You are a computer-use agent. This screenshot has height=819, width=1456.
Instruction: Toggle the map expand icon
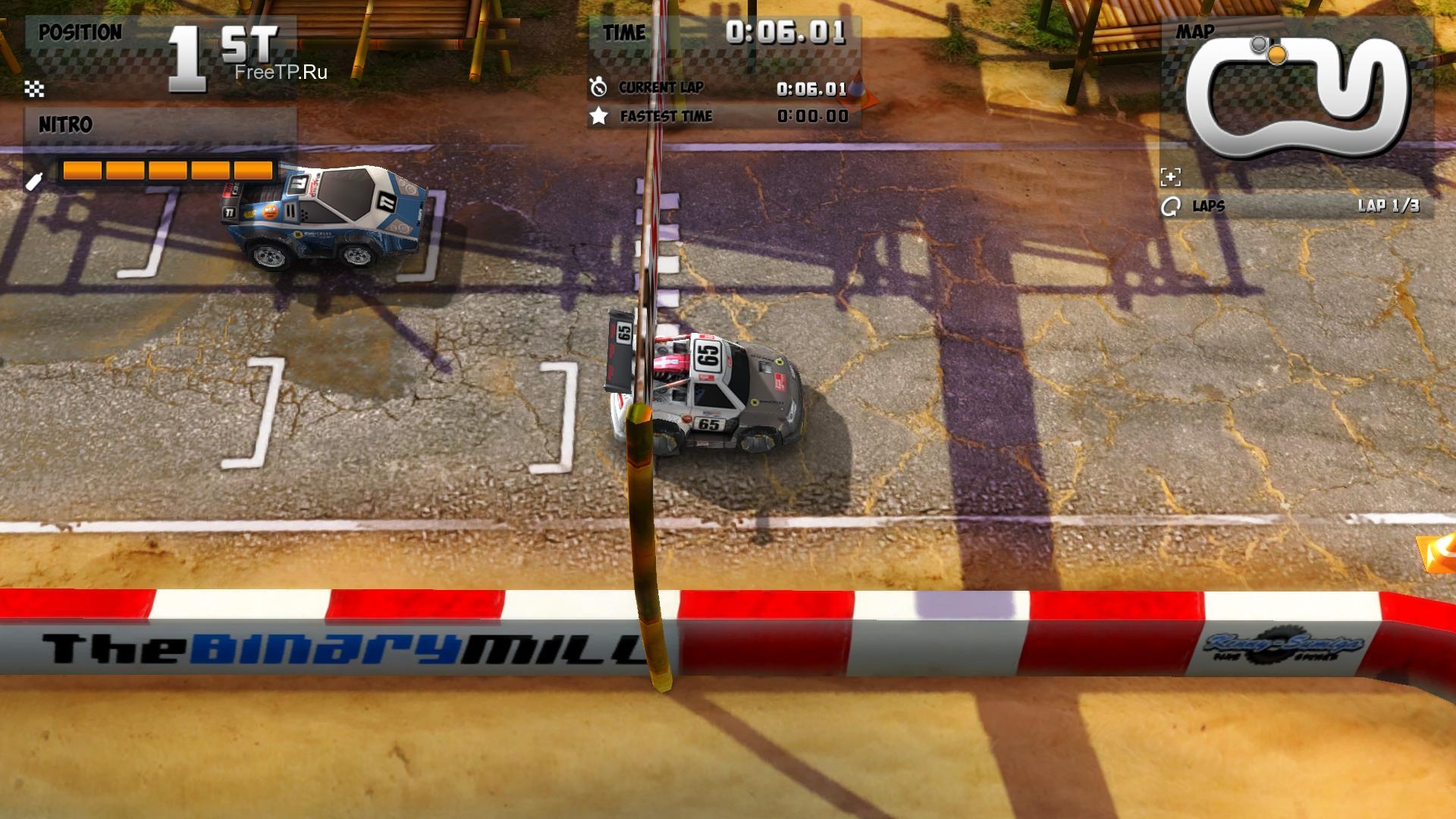click(x=1170, y=177)
